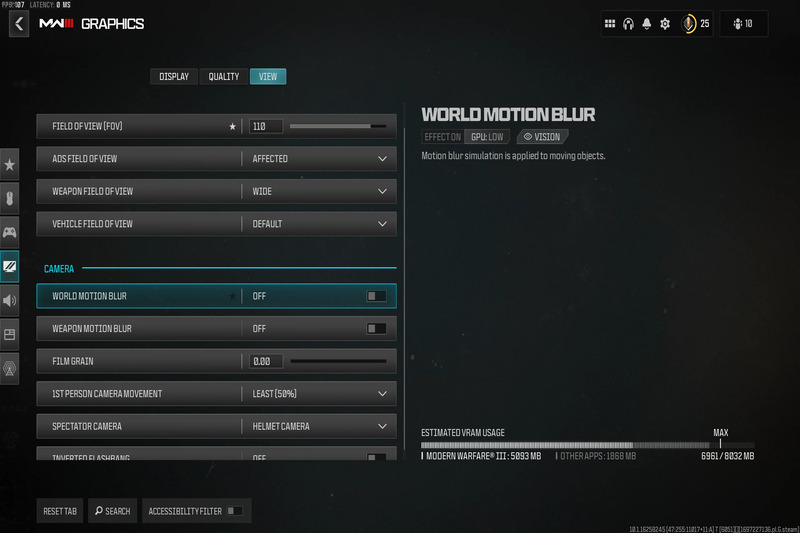Click the Film Grain slider
800x533 pixels.
click(x=338, y=361)
